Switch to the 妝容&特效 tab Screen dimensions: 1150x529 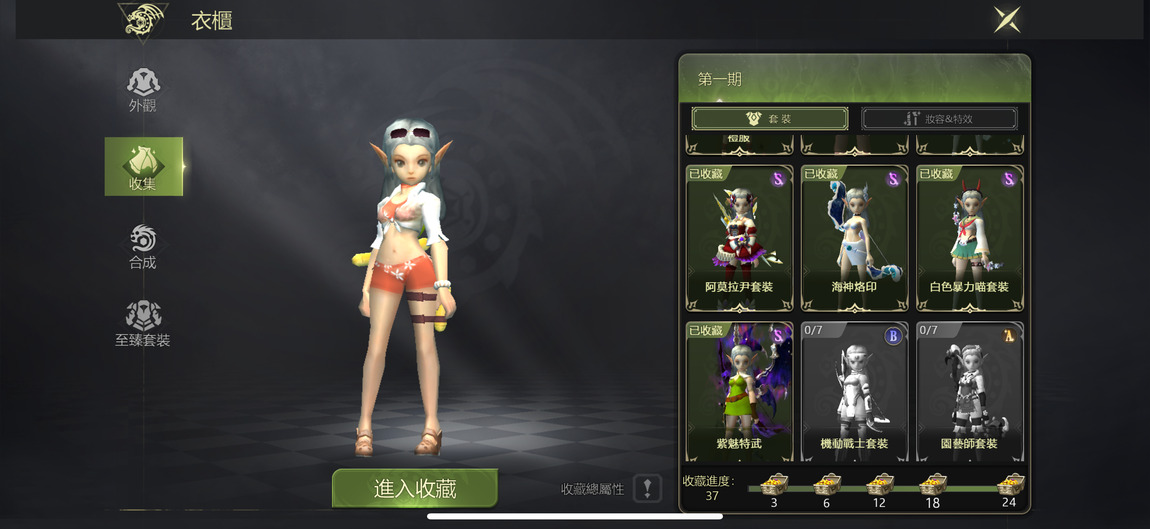(x=939, y=119)
